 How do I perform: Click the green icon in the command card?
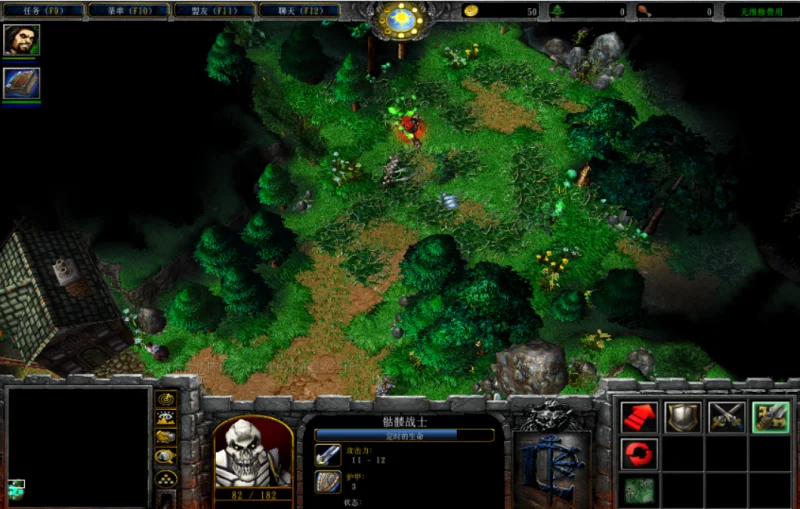point(638,490)
